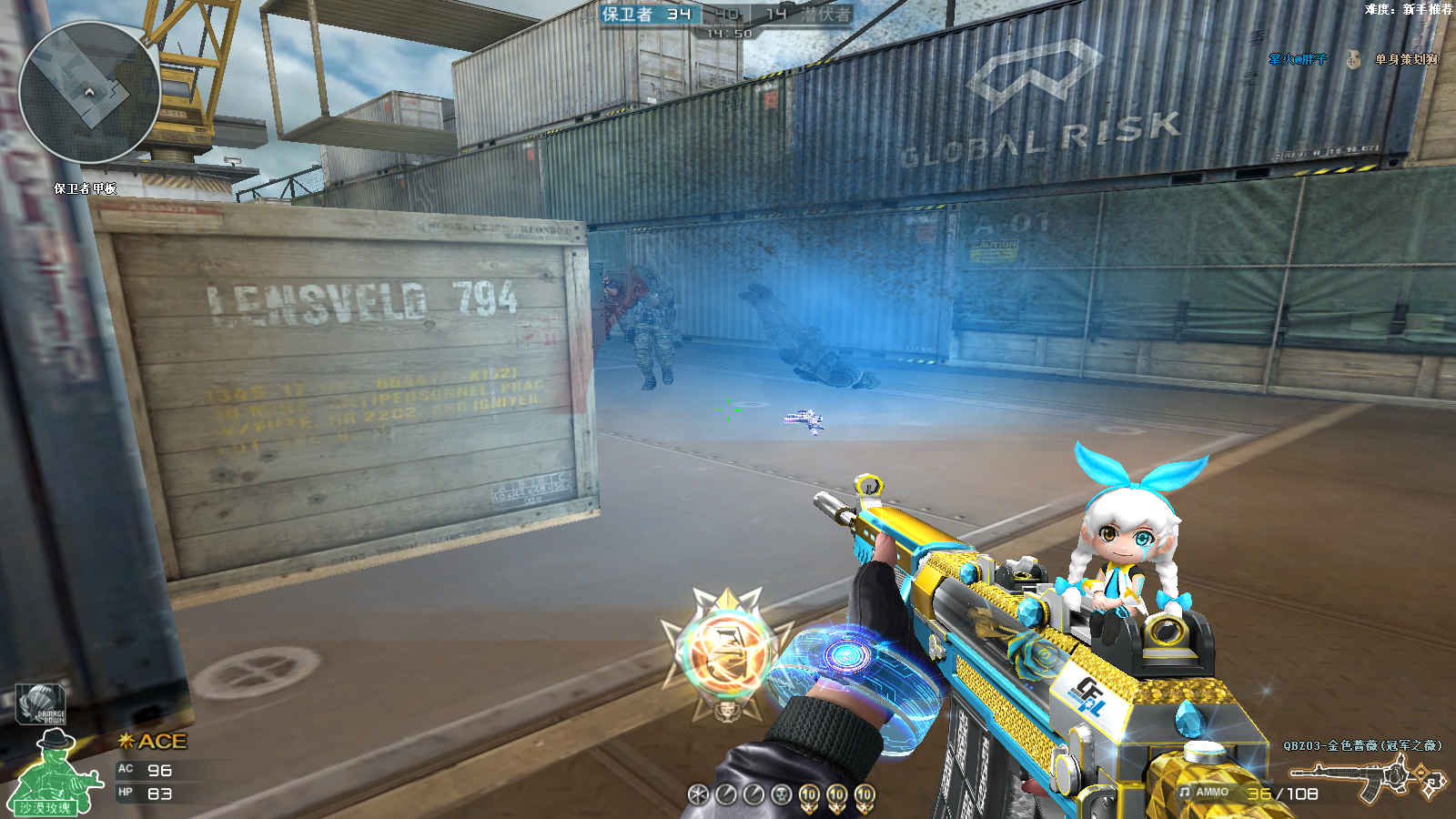Viewport: 1456px width, 819px height.
Task: Click the gold ACE rank badge
Action: click(153, 742)
